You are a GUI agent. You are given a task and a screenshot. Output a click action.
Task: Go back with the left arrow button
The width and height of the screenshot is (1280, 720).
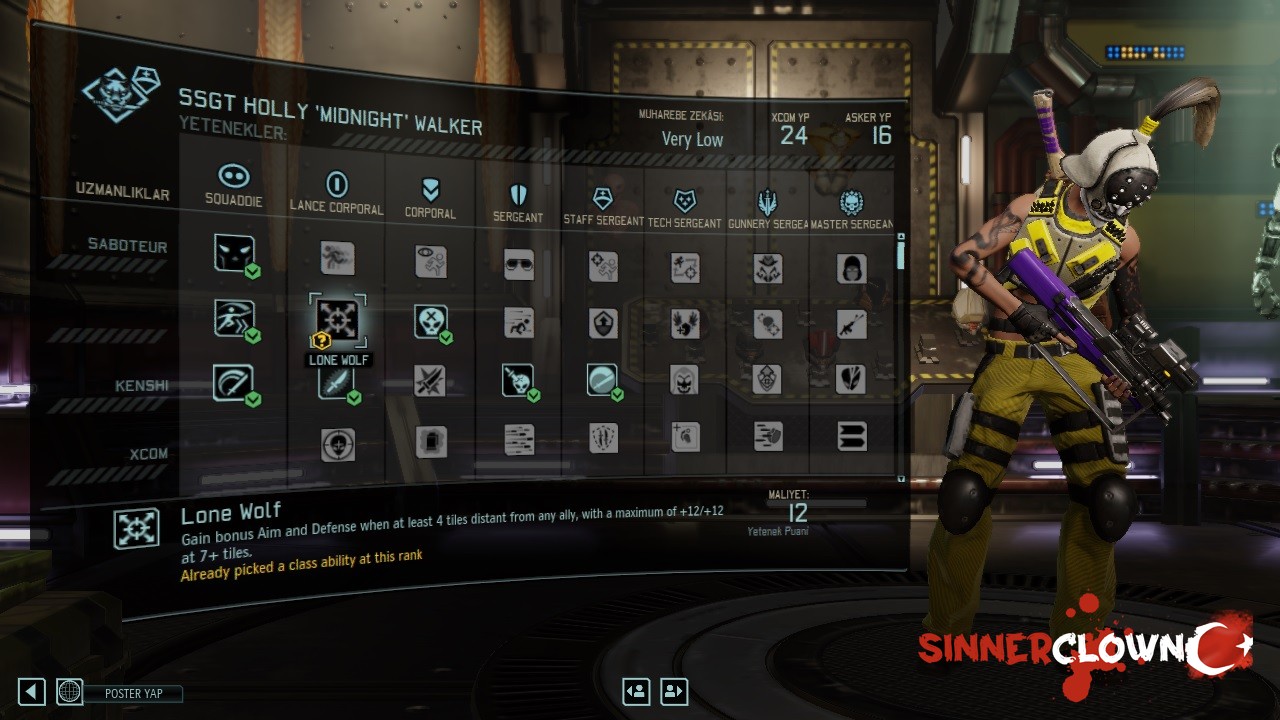pyautogui.click(x=31, y=691)
